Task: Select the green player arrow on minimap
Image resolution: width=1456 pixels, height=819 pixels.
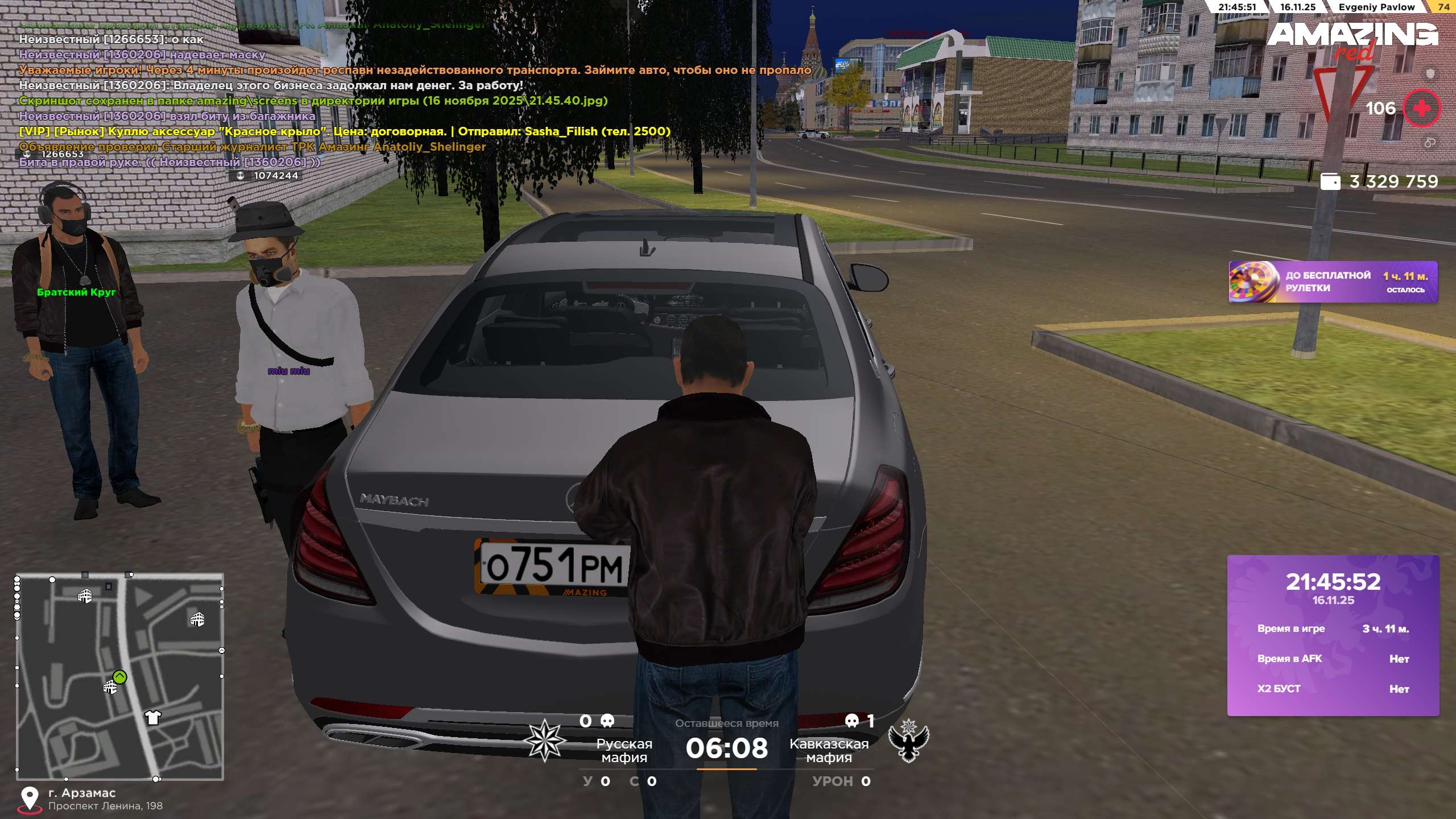Action: coord(119,677)
